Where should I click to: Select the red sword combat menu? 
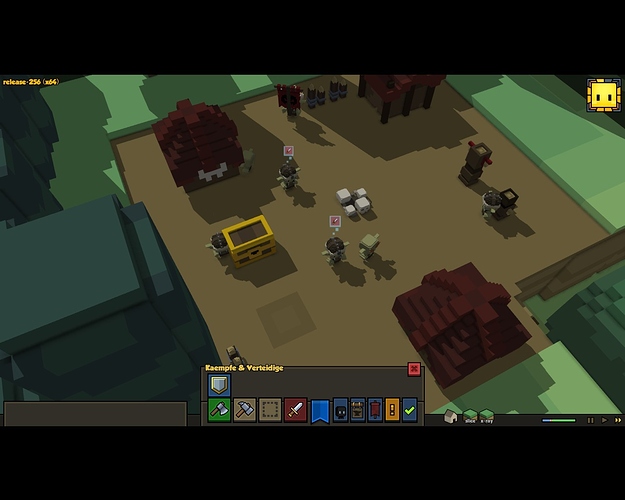coord(295,409)
